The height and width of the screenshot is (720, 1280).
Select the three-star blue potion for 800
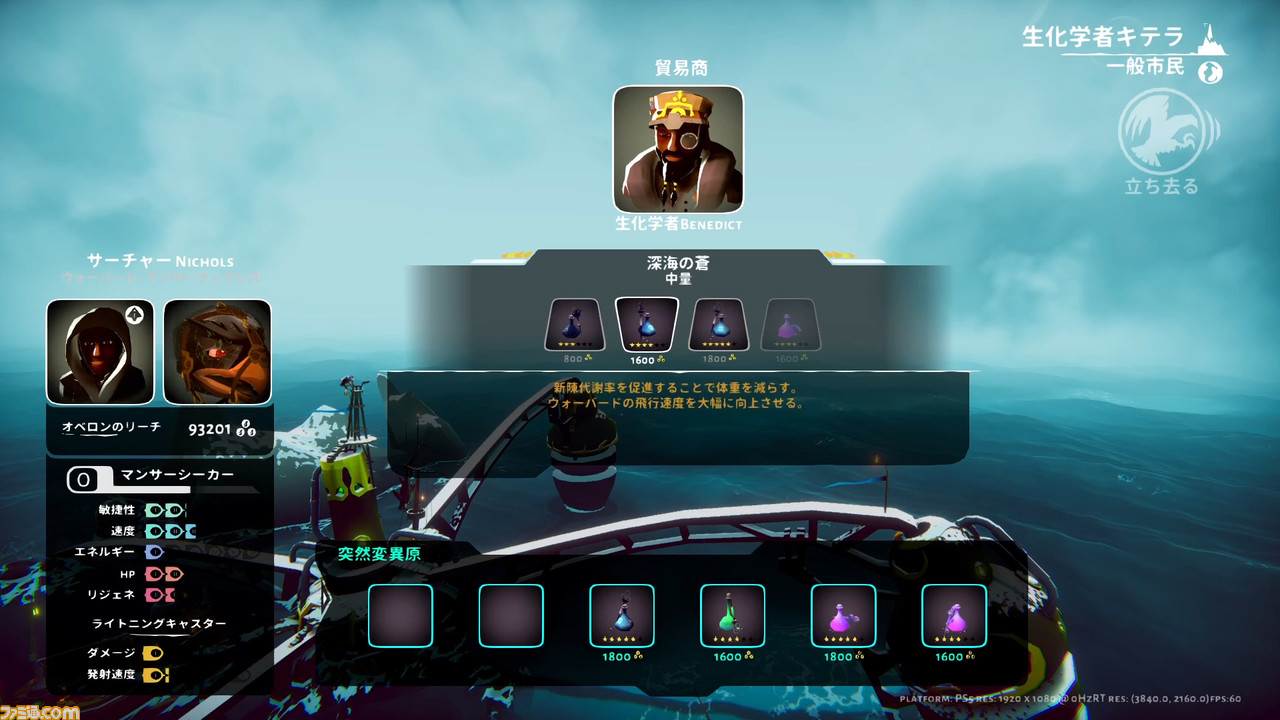point(574,325)
